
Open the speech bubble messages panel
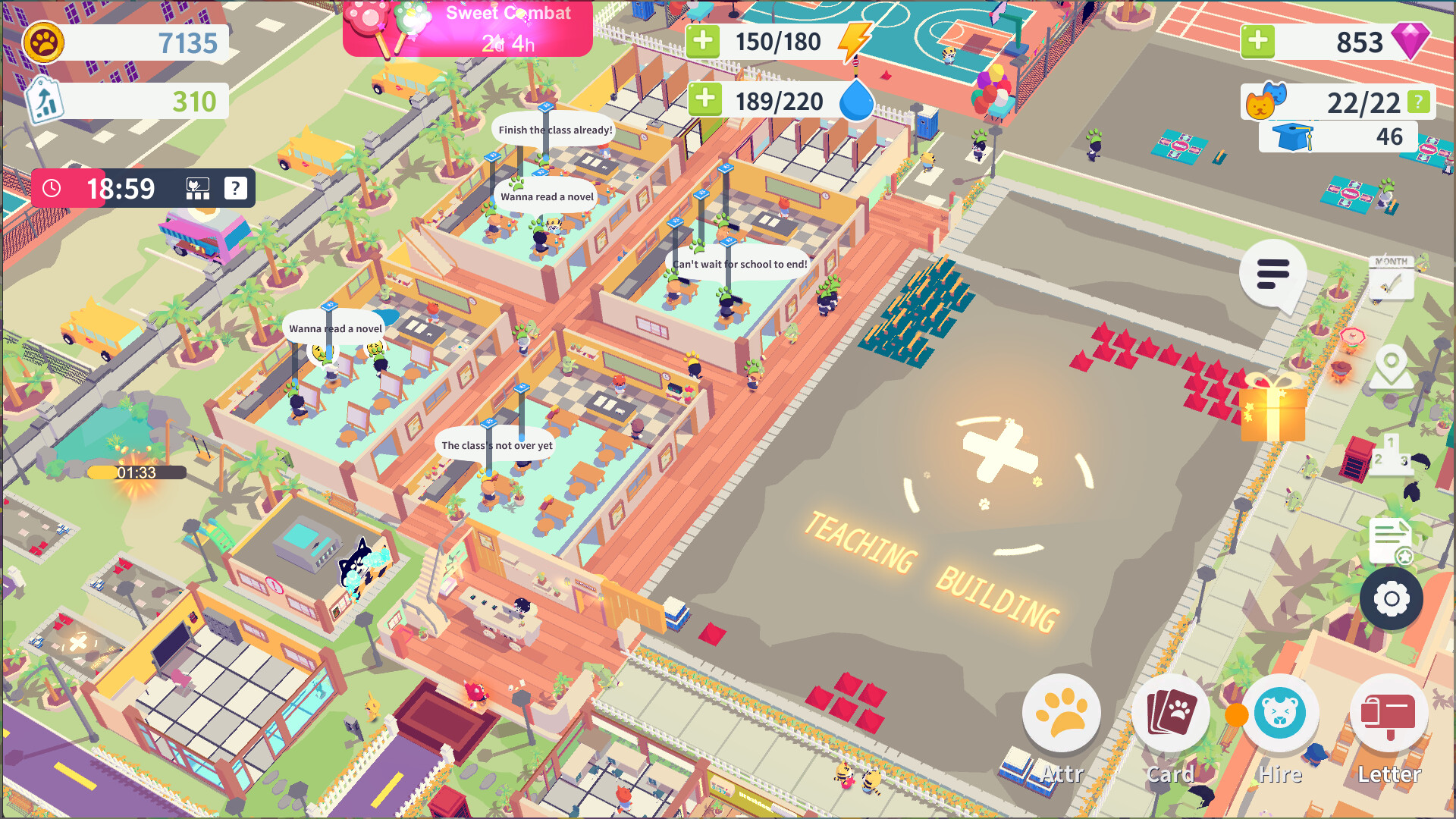(1272, 275)
